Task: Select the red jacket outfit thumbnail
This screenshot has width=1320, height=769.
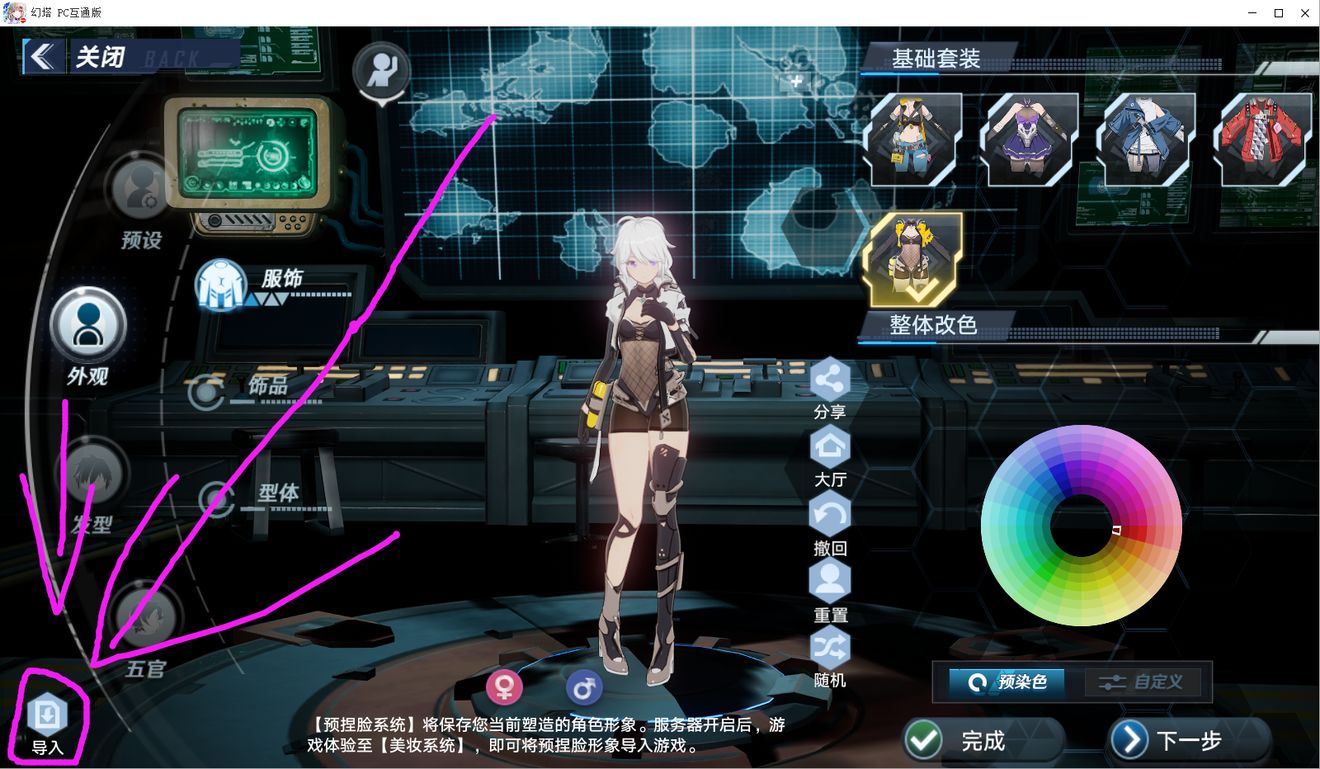Action: 1263,140
